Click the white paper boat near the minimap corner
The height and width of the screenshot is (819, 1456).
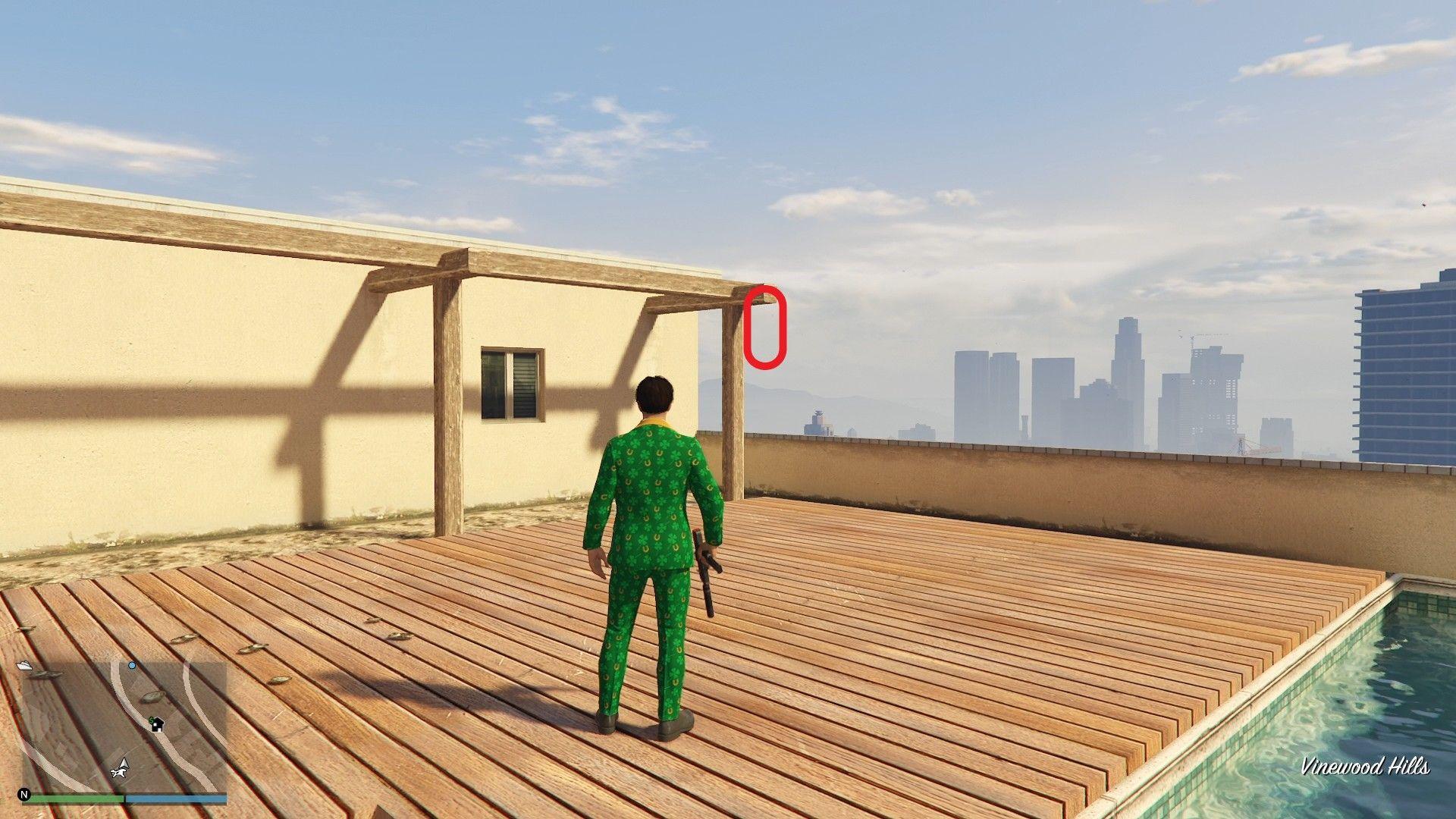pos(25,667)
